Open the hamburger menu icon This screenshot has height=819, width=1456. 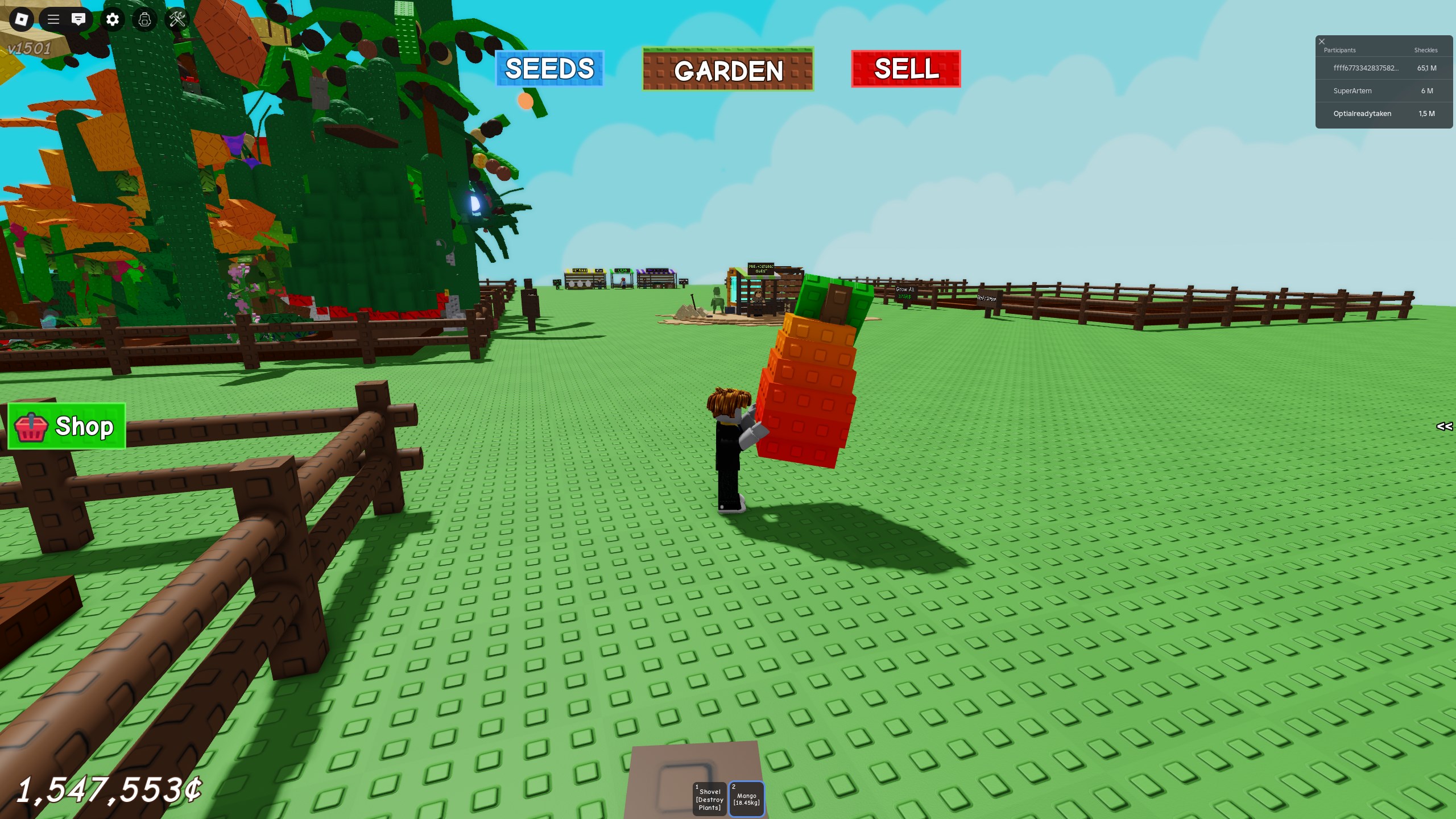[54, 20]
